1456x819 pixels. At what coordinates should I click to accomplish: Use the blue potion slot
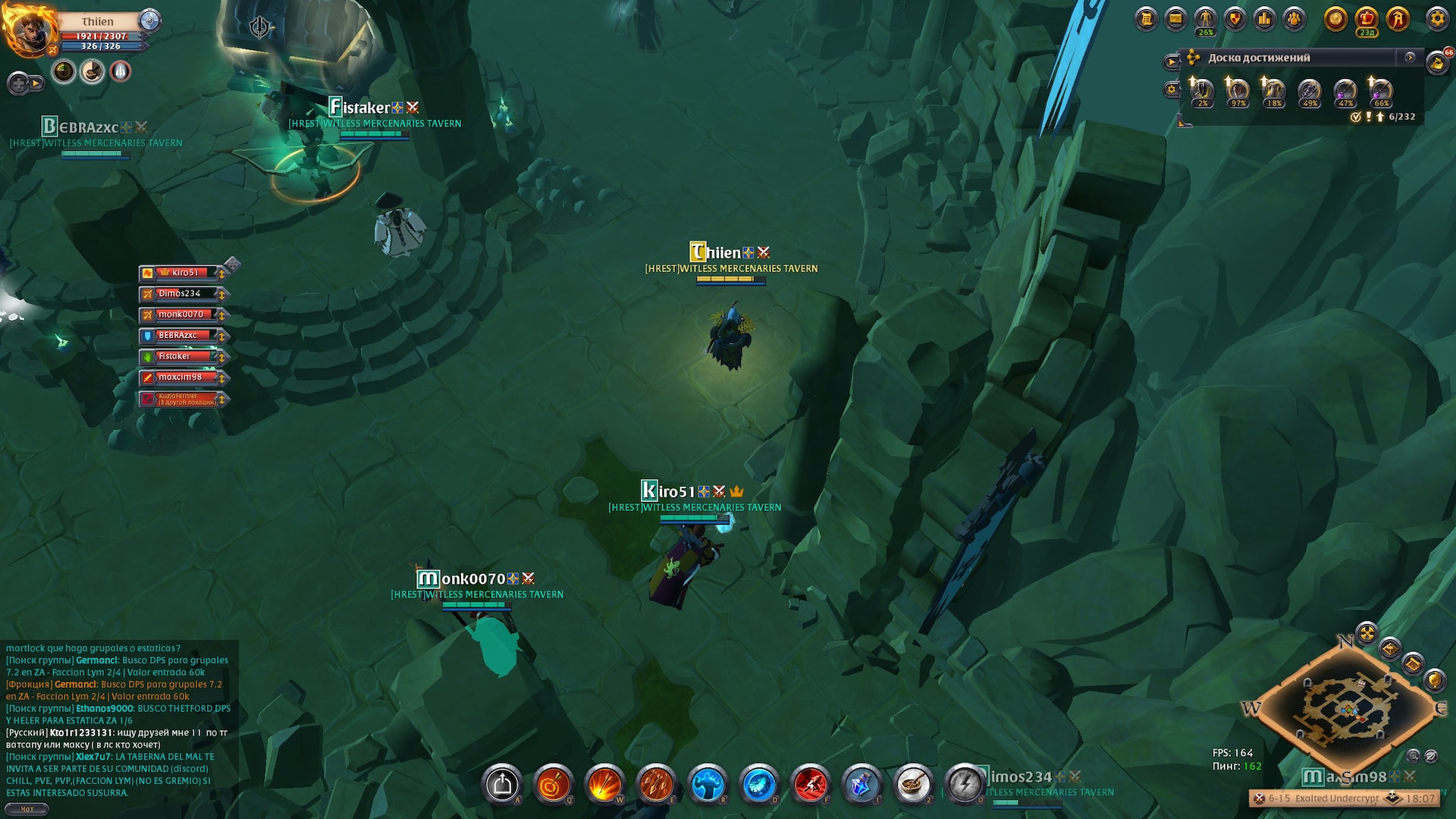[x=862, y=784]
